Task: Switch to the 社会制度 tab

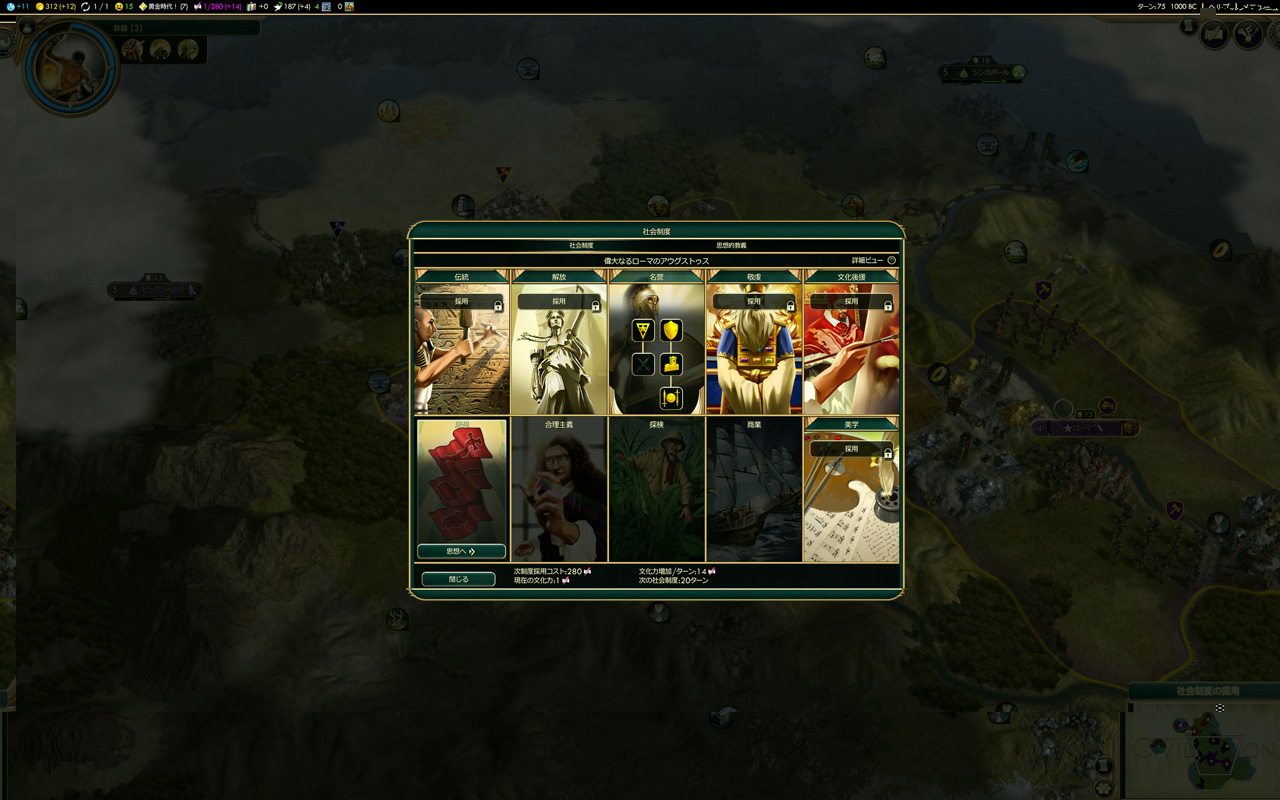Action: [581, 245]
